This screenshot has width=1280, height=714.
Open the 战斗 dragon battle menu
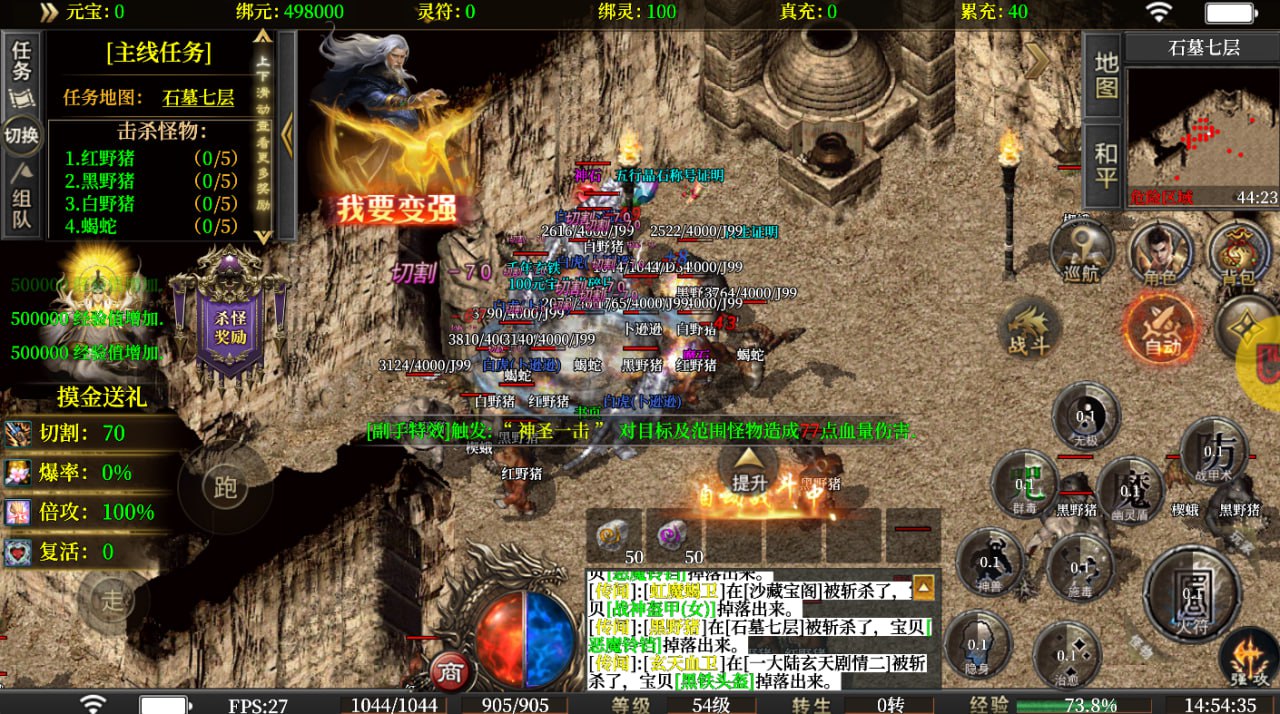(1028, 328)
